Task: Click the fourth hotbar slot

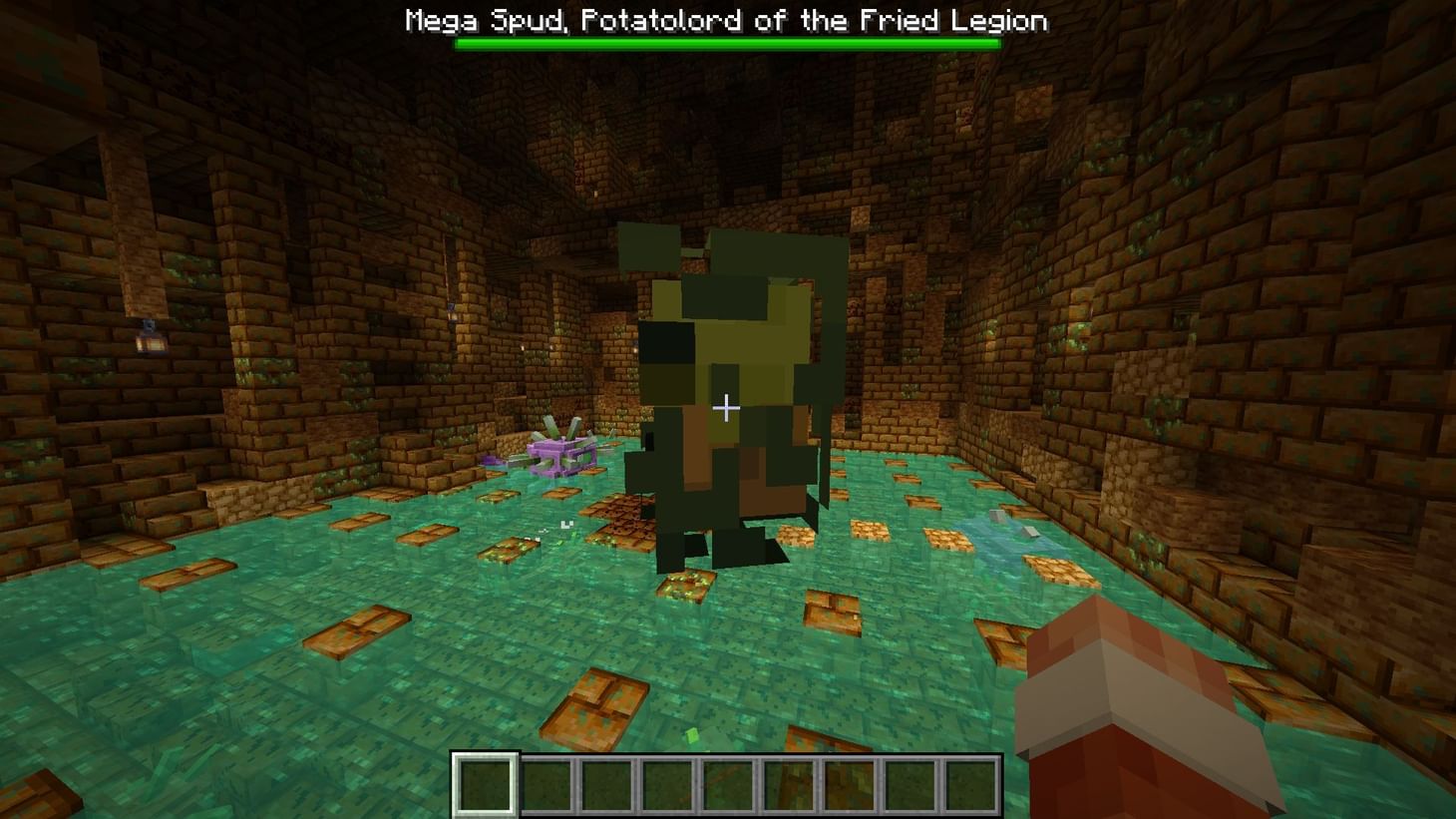Action: pyautogui.click(x=671, y=784)
